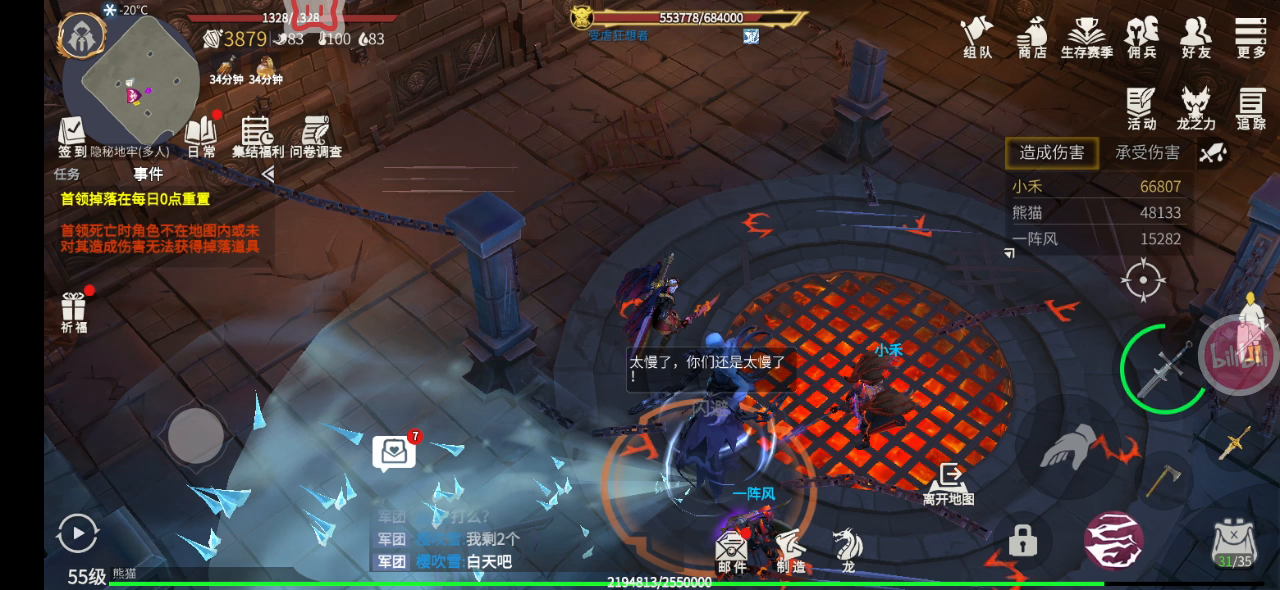Open the 集结福利 rewards calendar
The height and width of the screenshot is (590, 1280).
(x=258, y=136)
